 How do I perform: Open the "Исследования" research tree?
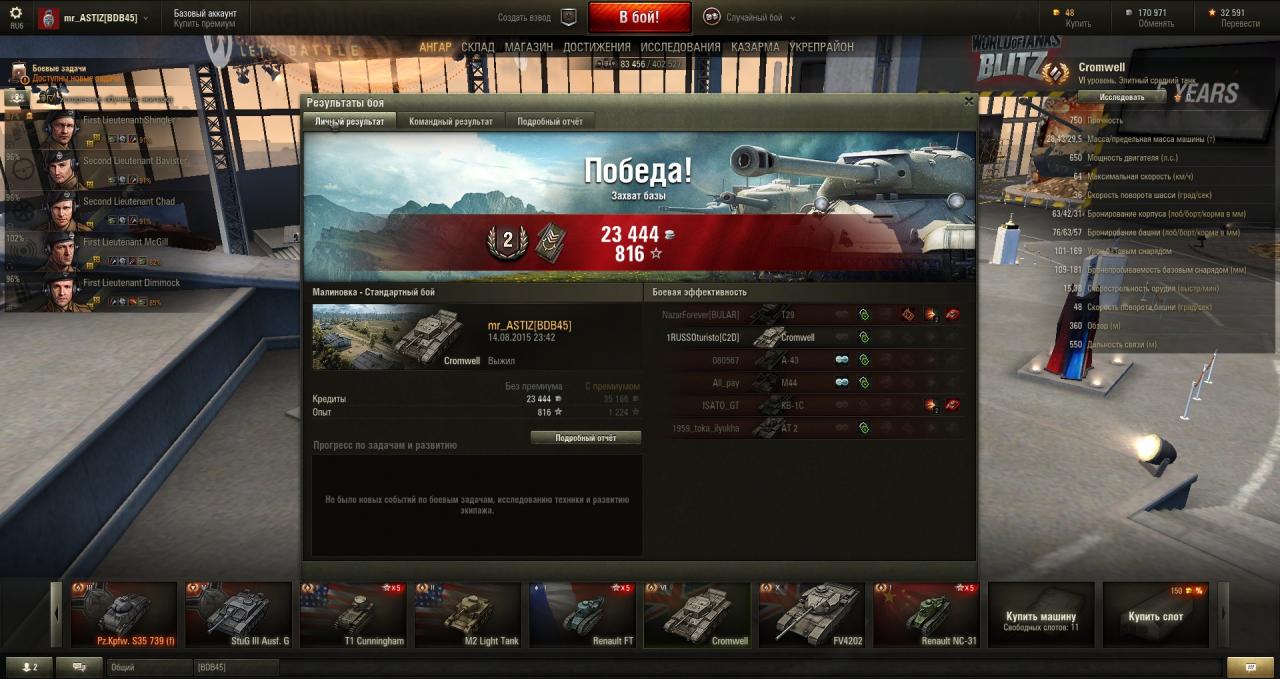(680, 47)
